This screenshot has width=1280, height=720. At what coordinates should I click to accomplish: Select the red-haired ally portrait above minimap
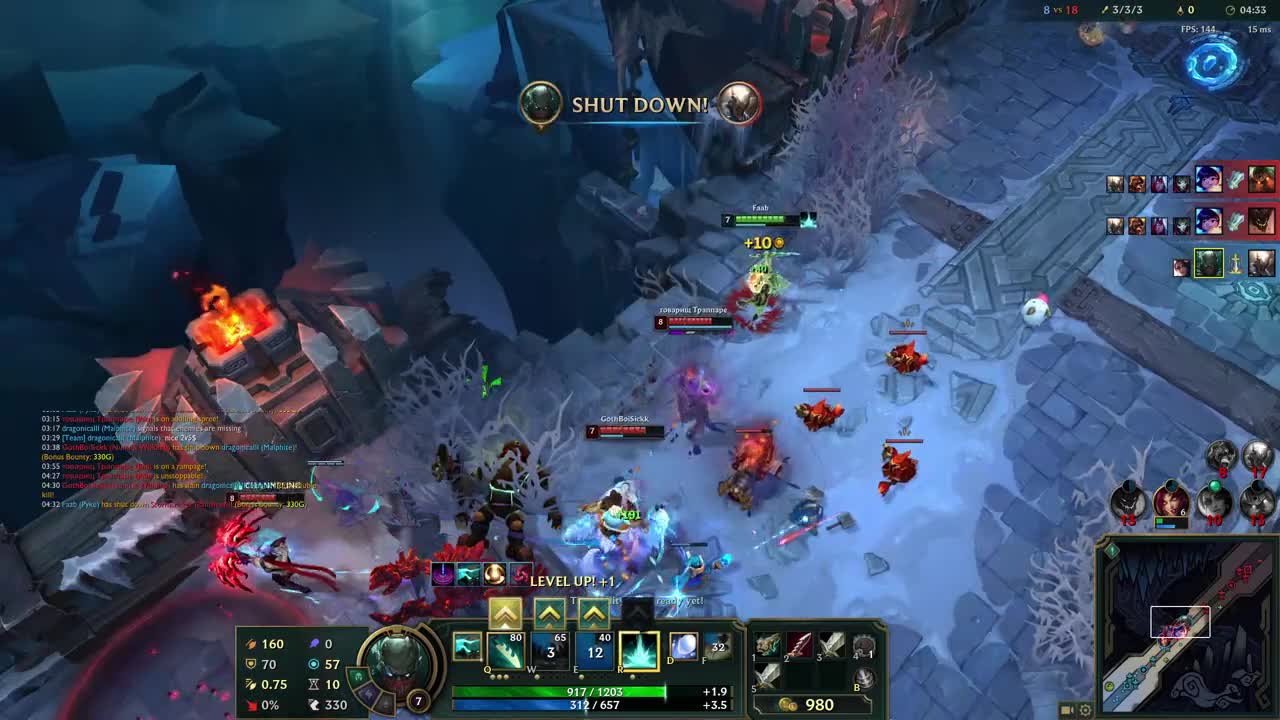[x=1171, y=499]
